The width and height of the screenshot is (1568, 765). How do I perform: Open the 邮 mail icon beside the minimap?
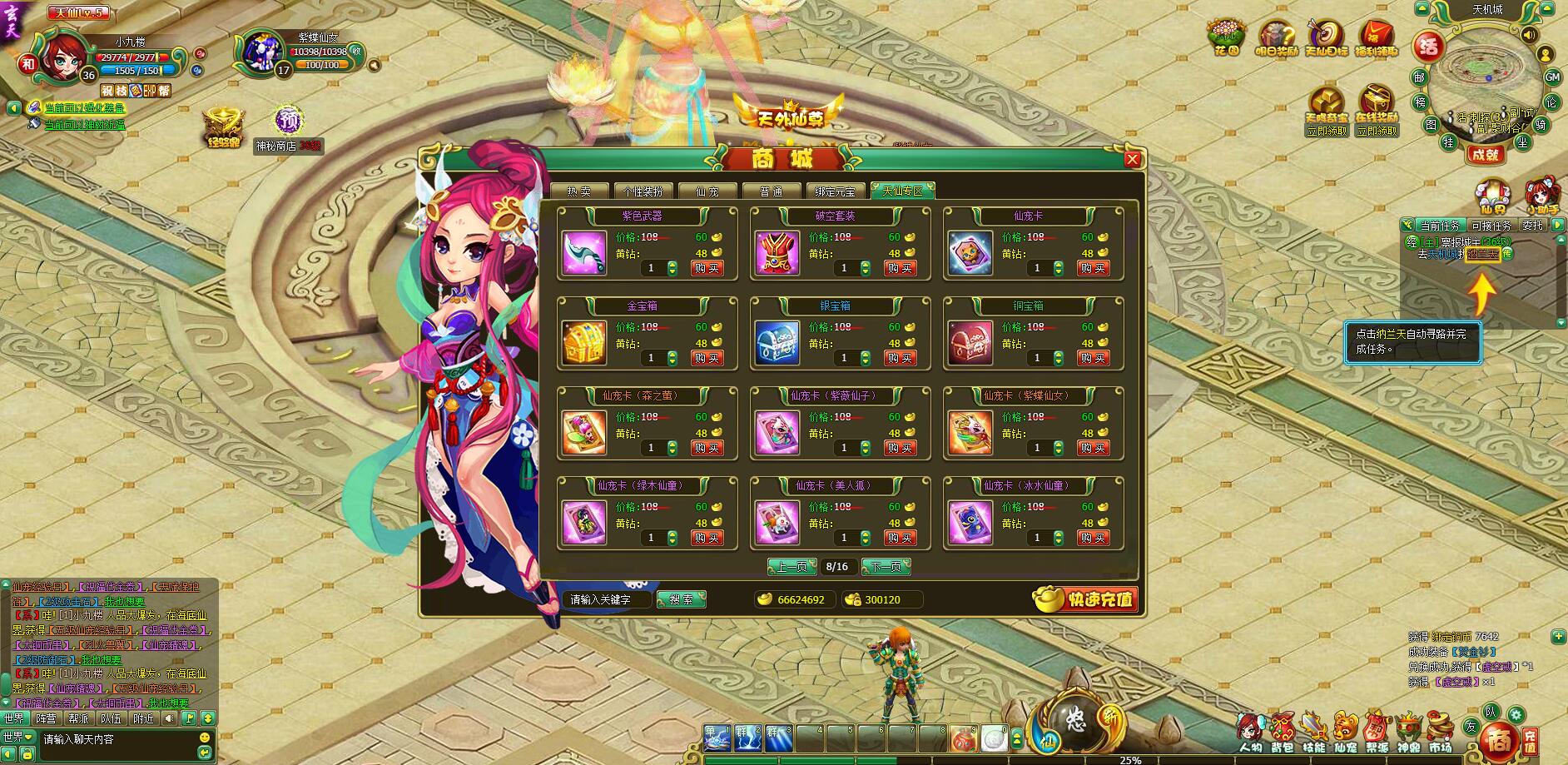click(x=1420, y=78)
